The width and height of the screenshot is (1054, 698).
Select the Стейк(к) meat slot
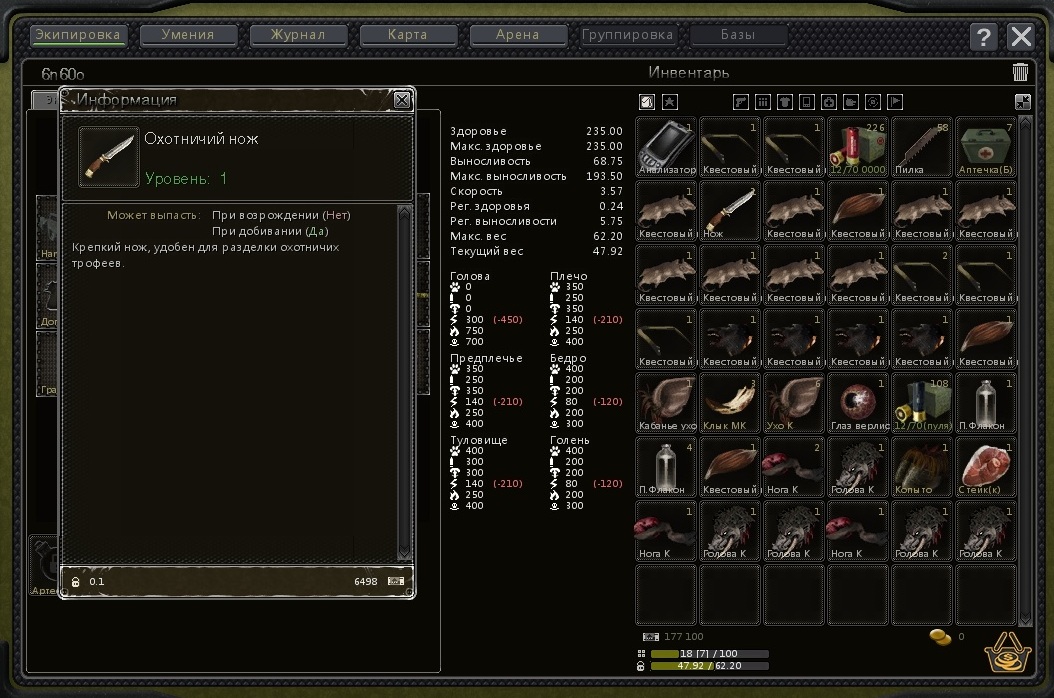986,467
